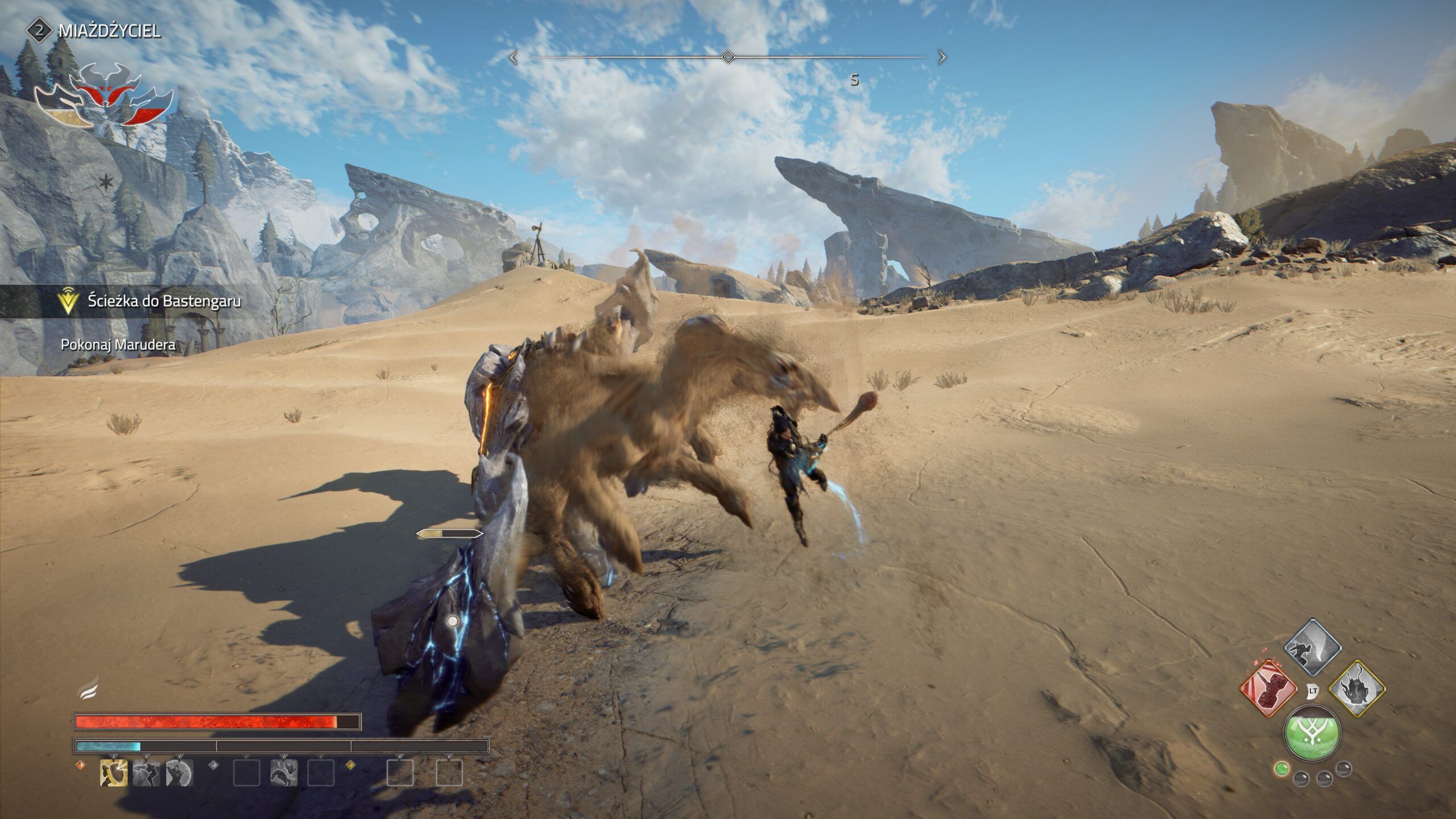
Task: Activate the silver-framed slash technique diamond
Action: [1313, 647]
